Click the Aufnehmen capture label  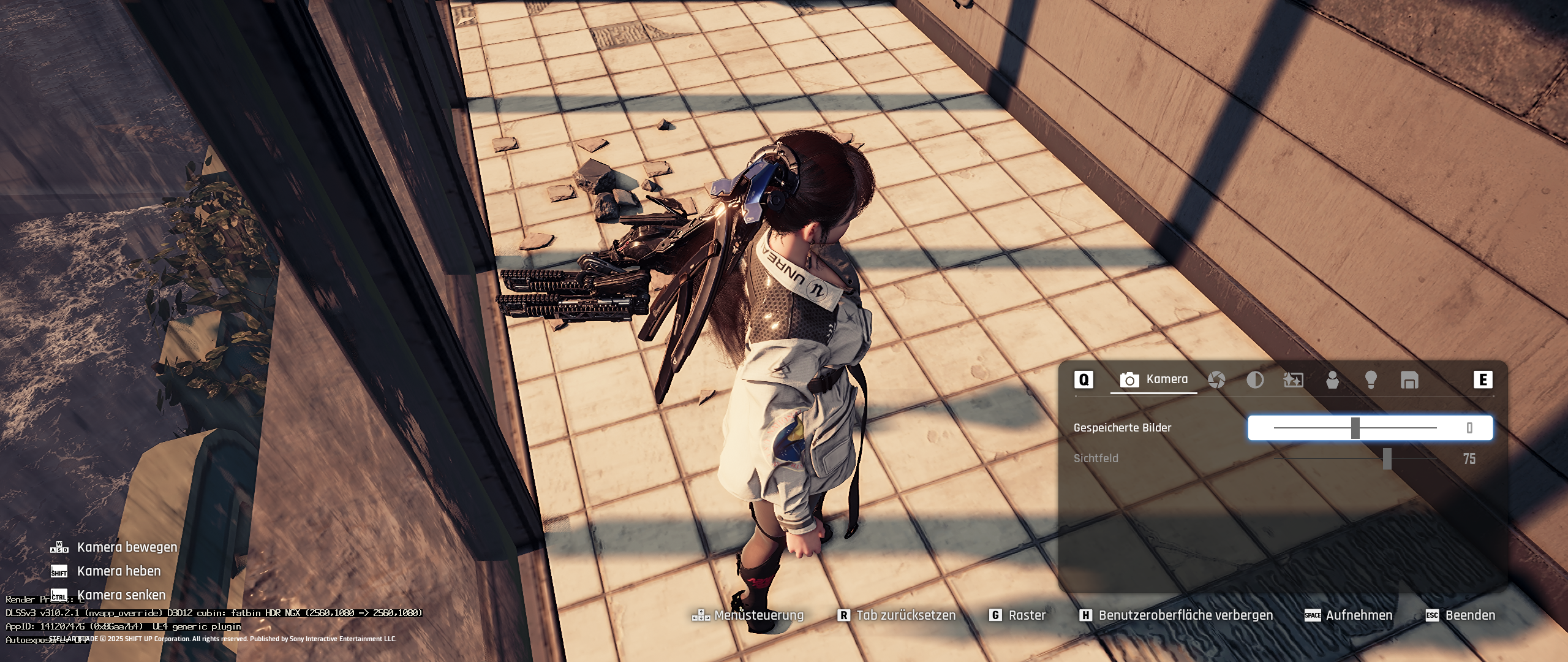1359,615
